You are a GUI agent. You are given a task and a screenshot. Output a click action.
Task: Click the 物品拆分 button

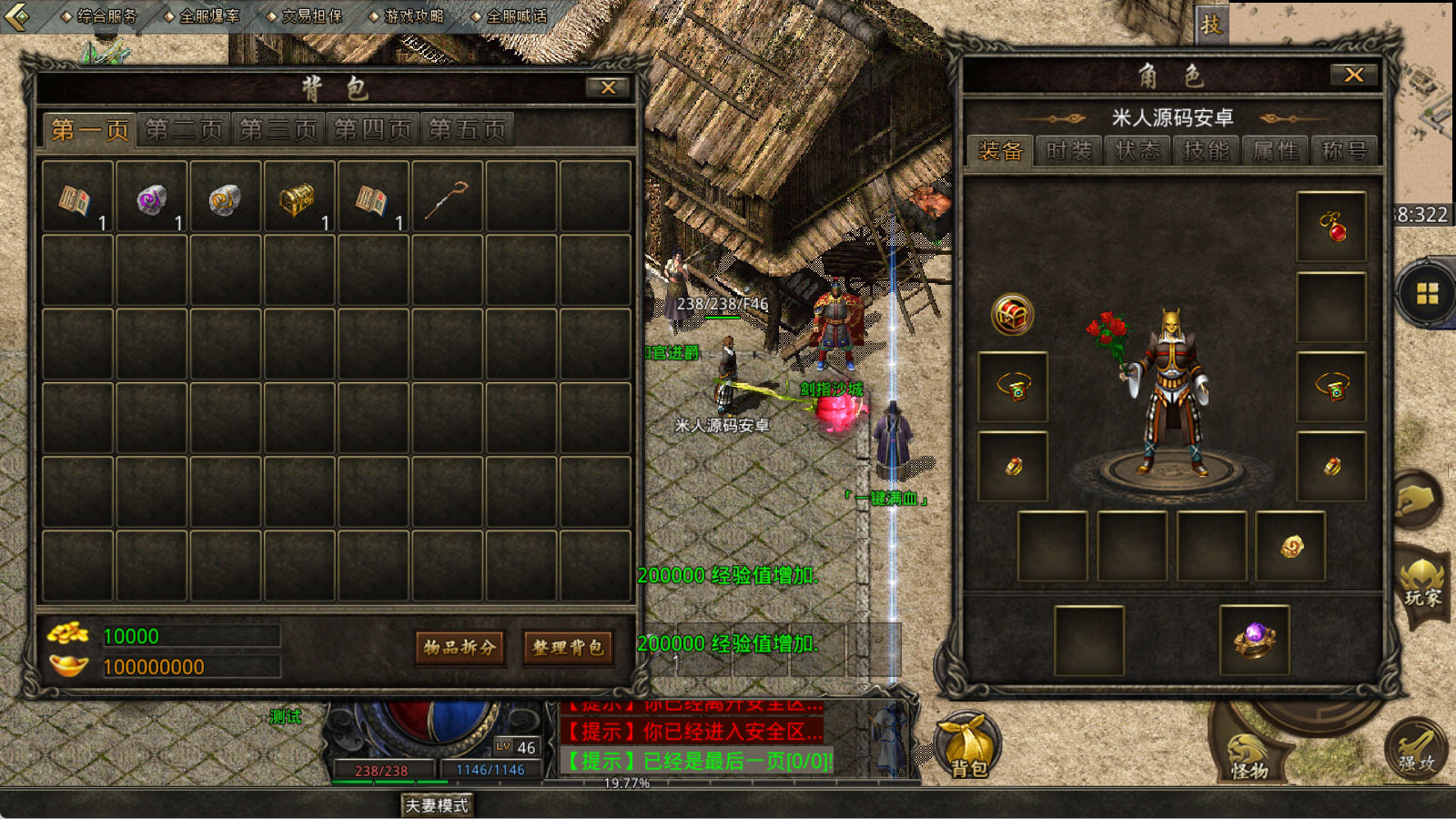[460, 647]
